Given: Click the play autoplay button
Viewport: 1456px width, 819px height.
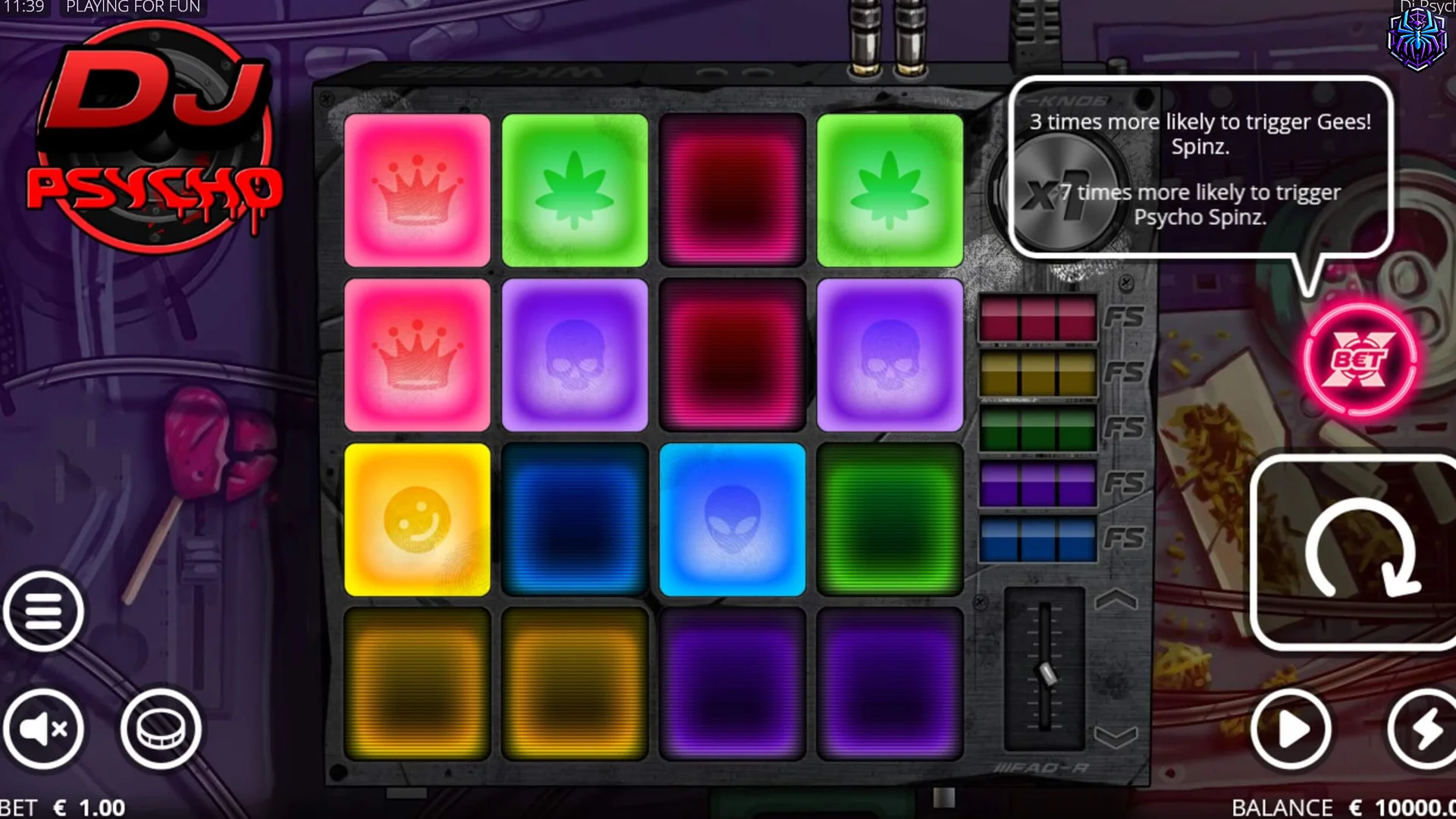Looking at the screenshot, I should [x=1291, y=728].
